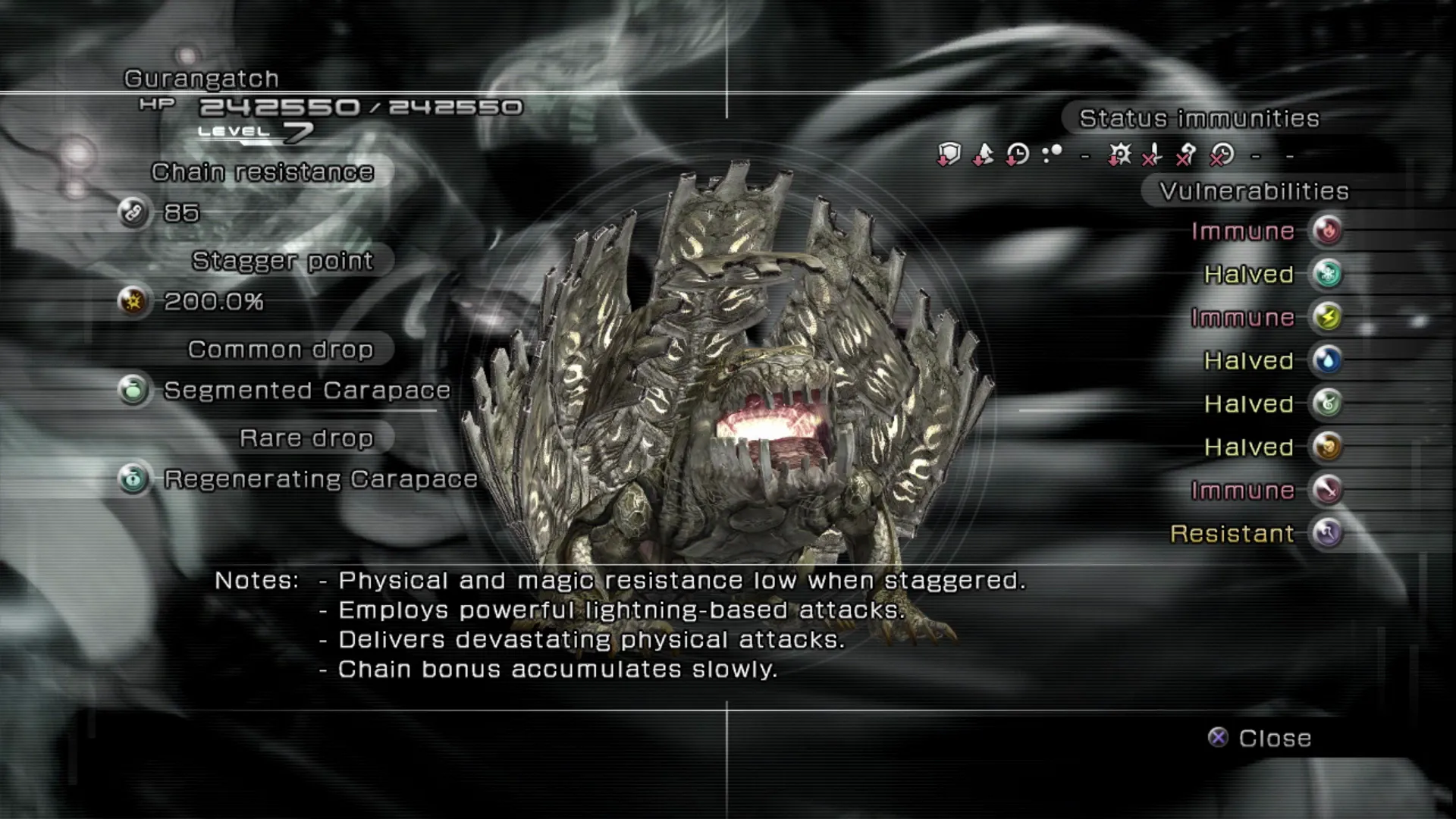
Task: Select the ice element vulnerability icon
Action: tap(1328, 274)
